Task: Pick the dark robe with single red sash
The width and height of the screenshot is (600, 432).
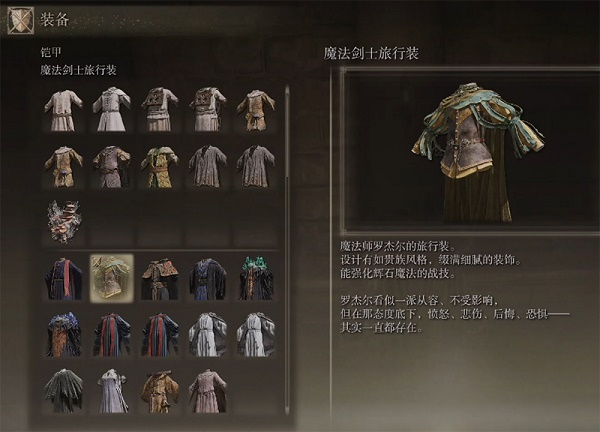Action: pyautogui.click(x=63, y=277)
